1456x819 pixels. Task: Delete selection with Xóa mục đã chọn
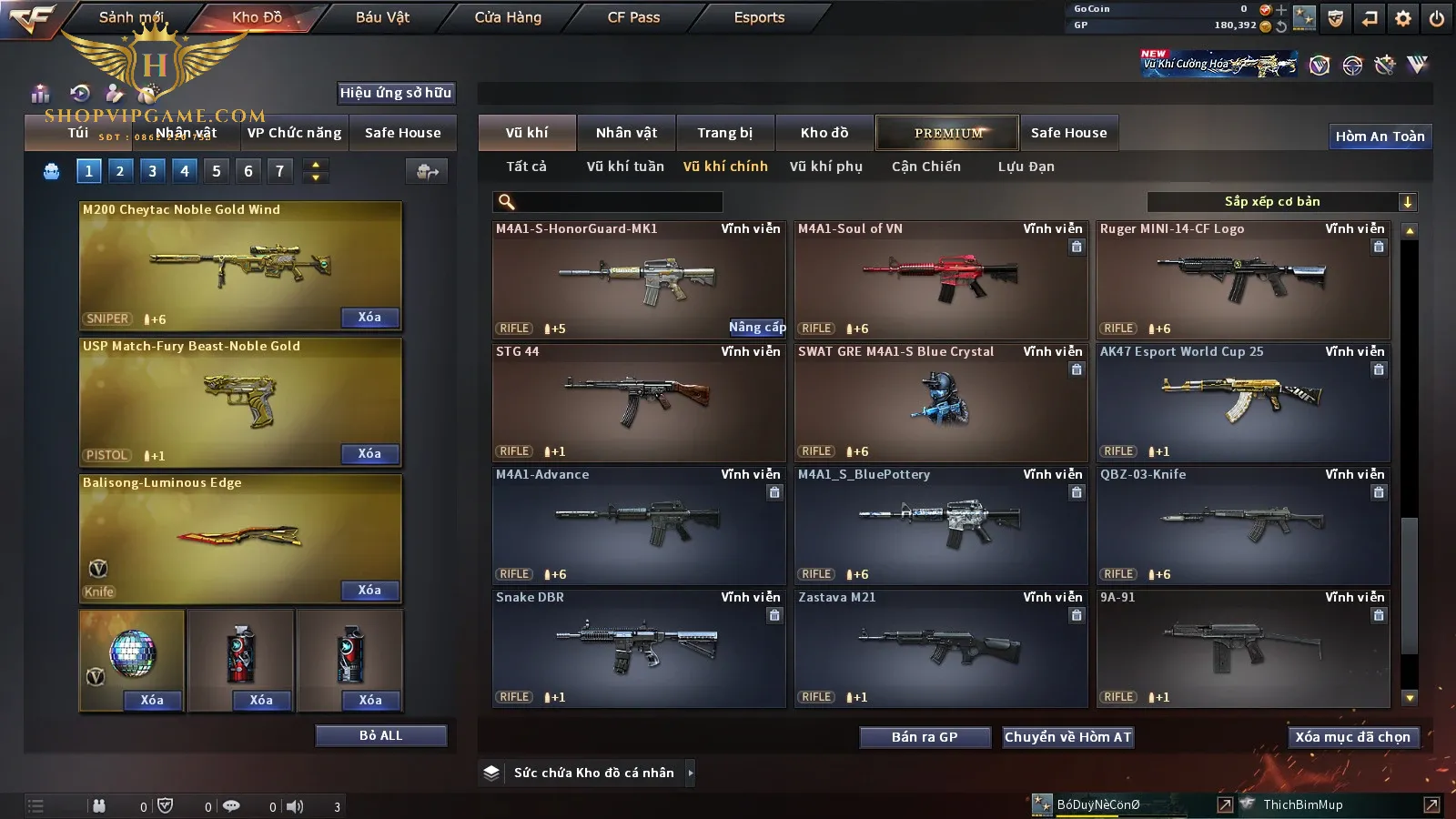pos(1352,737)
